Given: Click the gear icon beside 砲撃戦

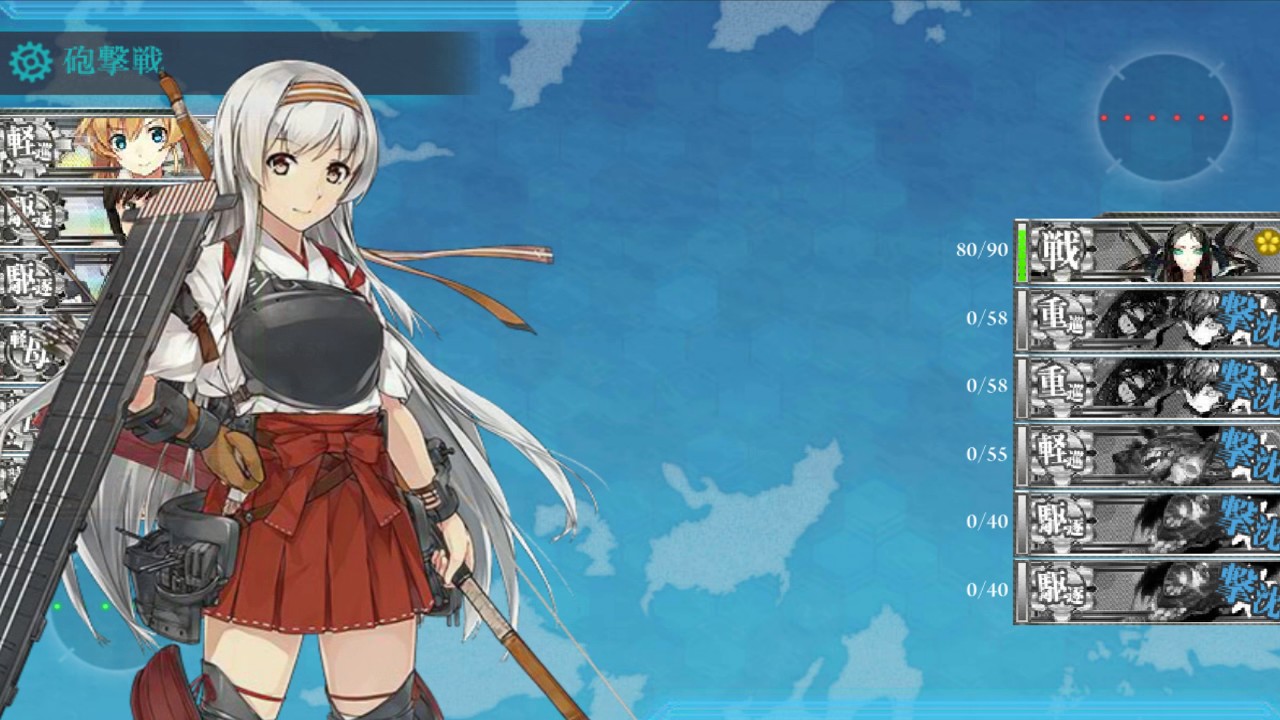Looking at the screenshot, I should pyautogui.click(x=30, y=62).
